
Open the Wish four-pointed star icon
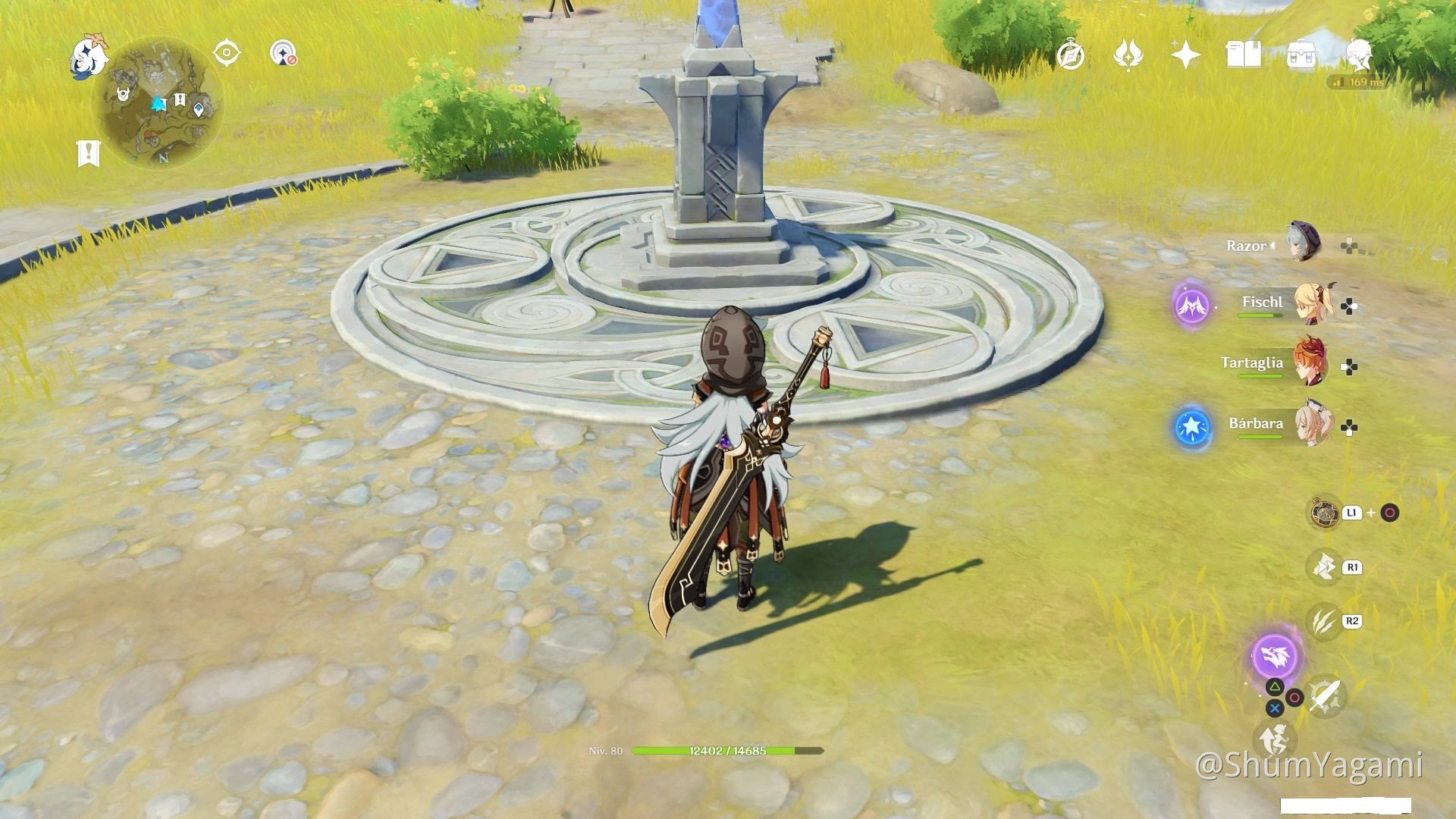click(x=1185, y=55)
